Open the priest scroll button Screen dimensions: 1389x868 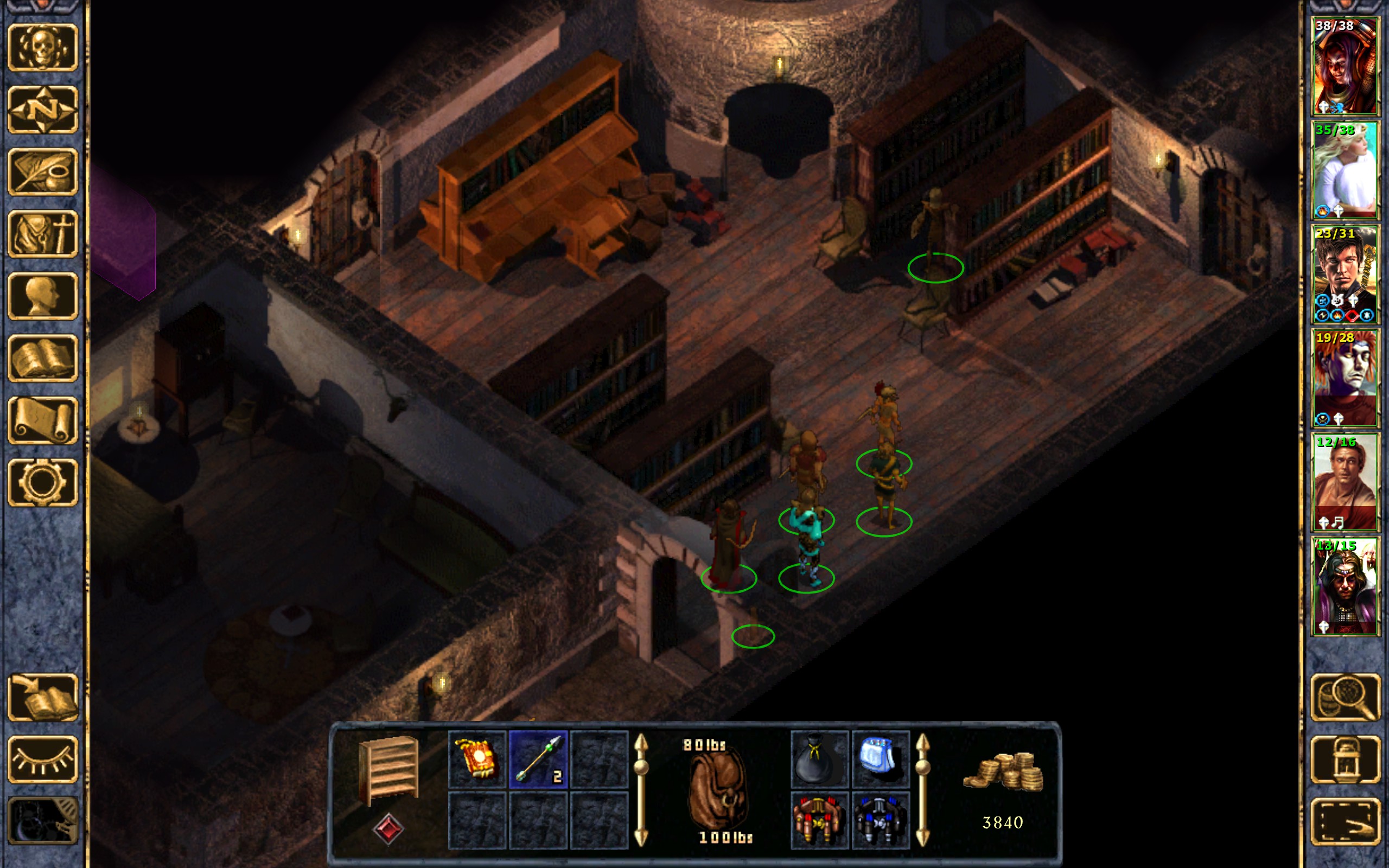(x=42, y=420)
